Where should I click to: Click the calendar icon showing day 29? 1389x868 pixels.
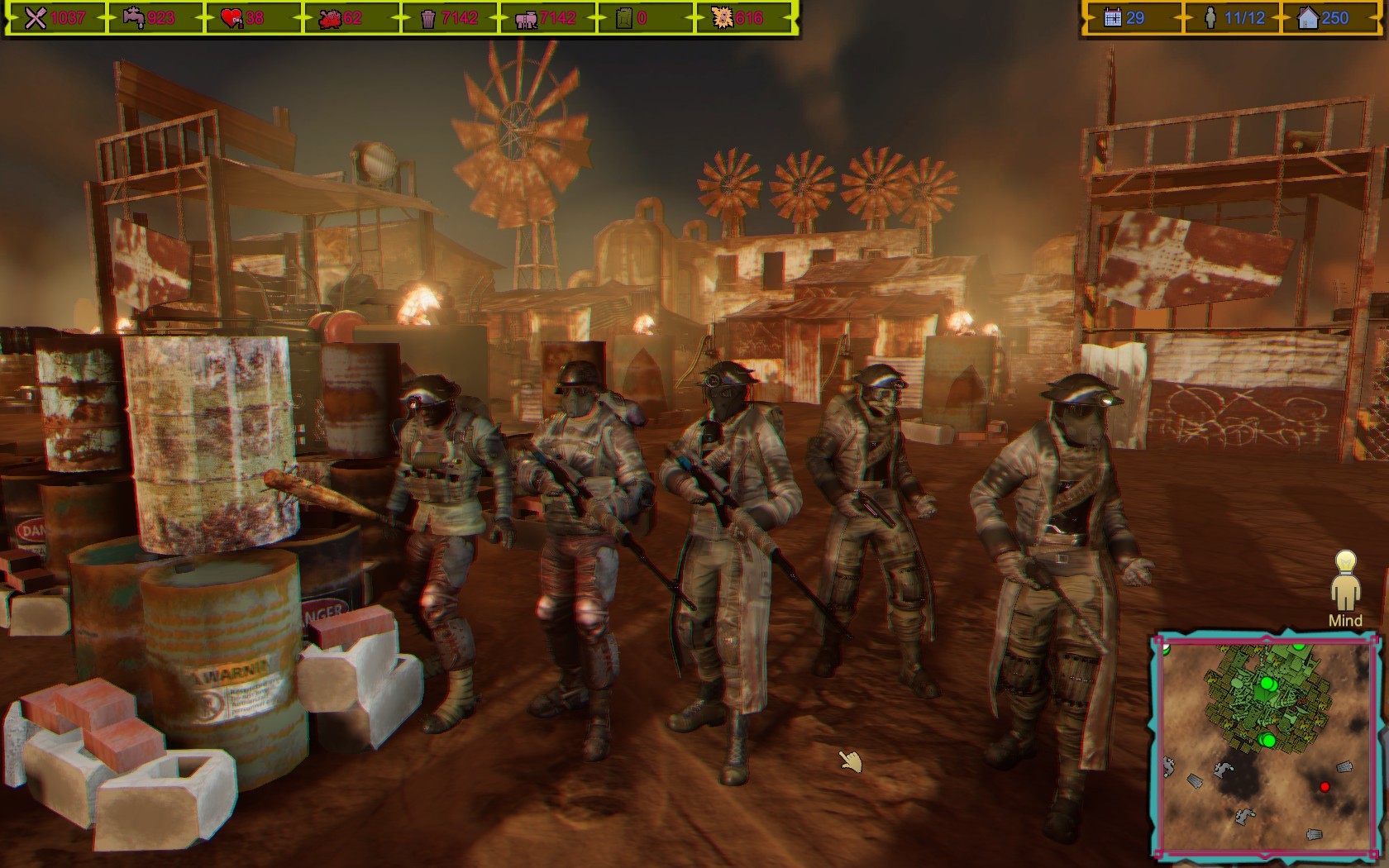pos(1112,17)
